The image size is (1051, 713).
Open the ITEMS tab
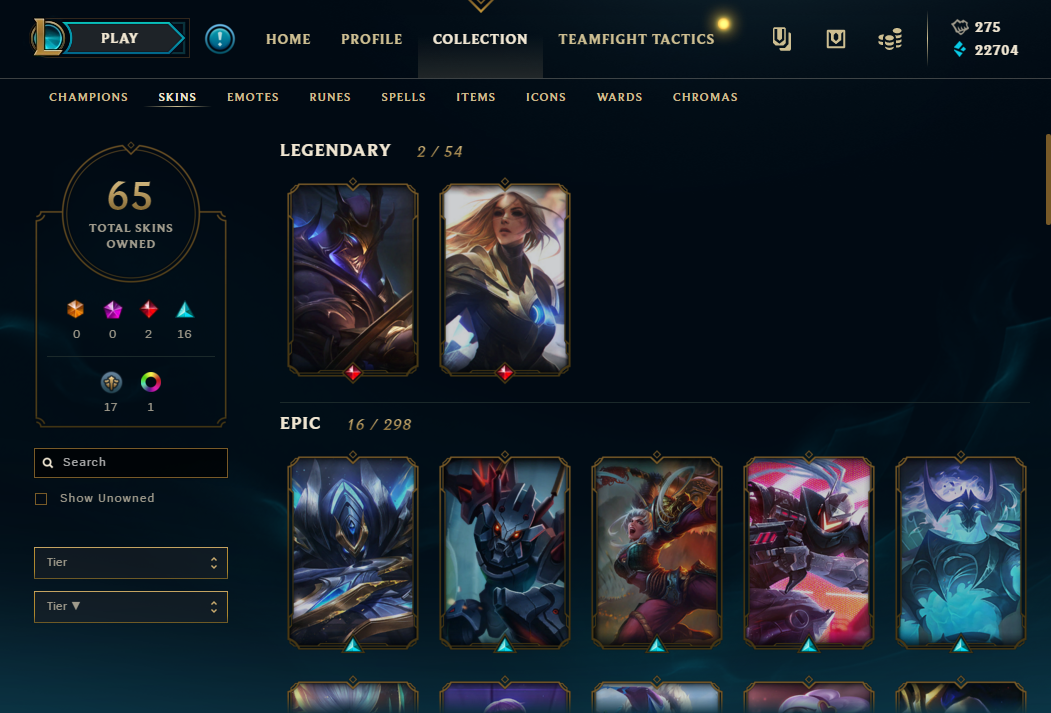[x=476, y=97]
